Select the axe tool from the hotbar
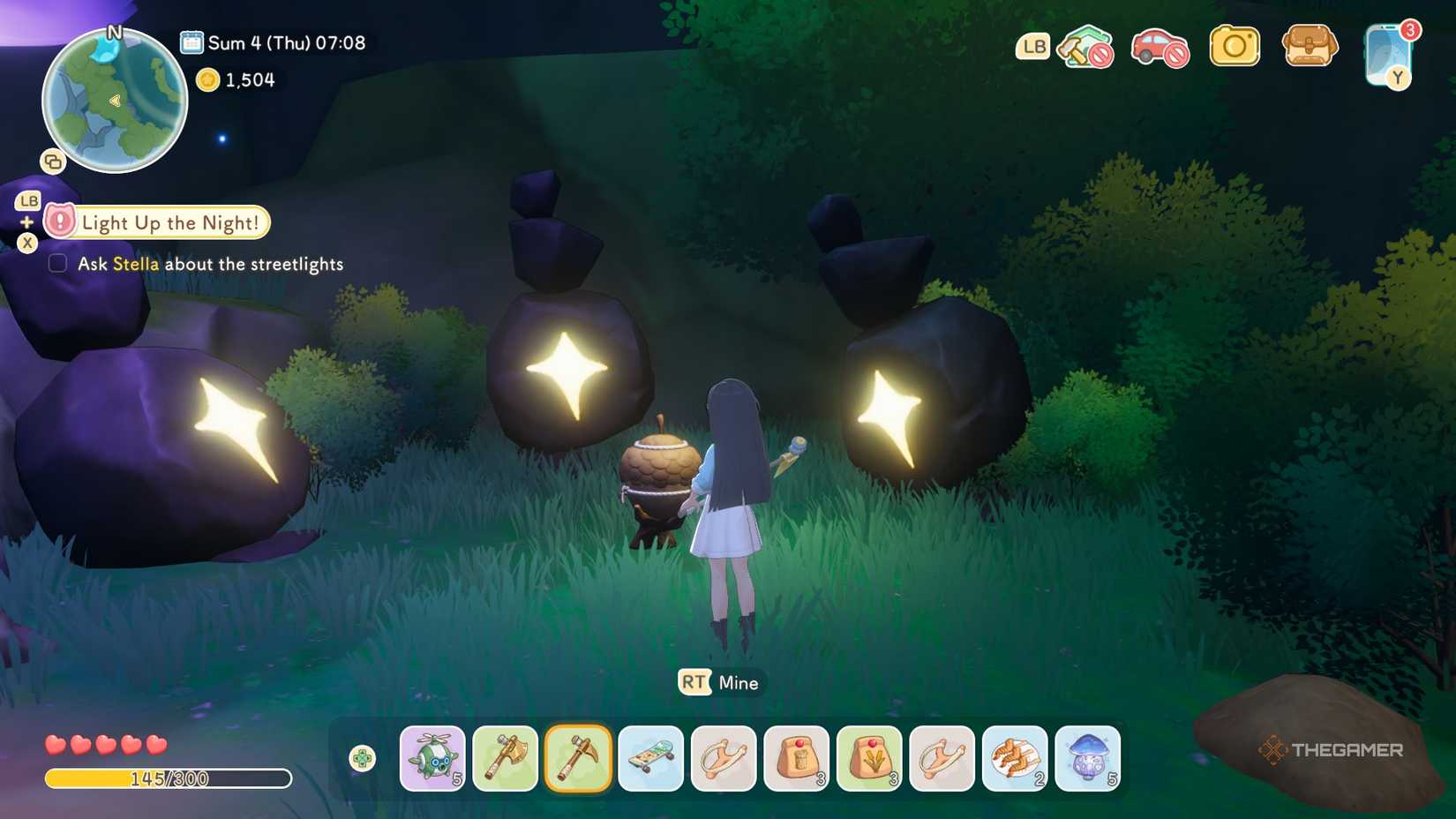The image size is (1456, 819). click(x=505, y=758)
